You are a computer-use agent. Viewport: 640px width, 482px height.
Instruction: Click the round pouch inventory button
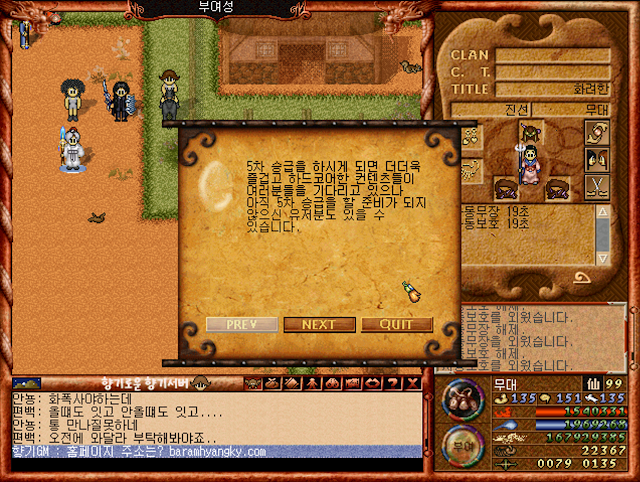tap(459, 397)
